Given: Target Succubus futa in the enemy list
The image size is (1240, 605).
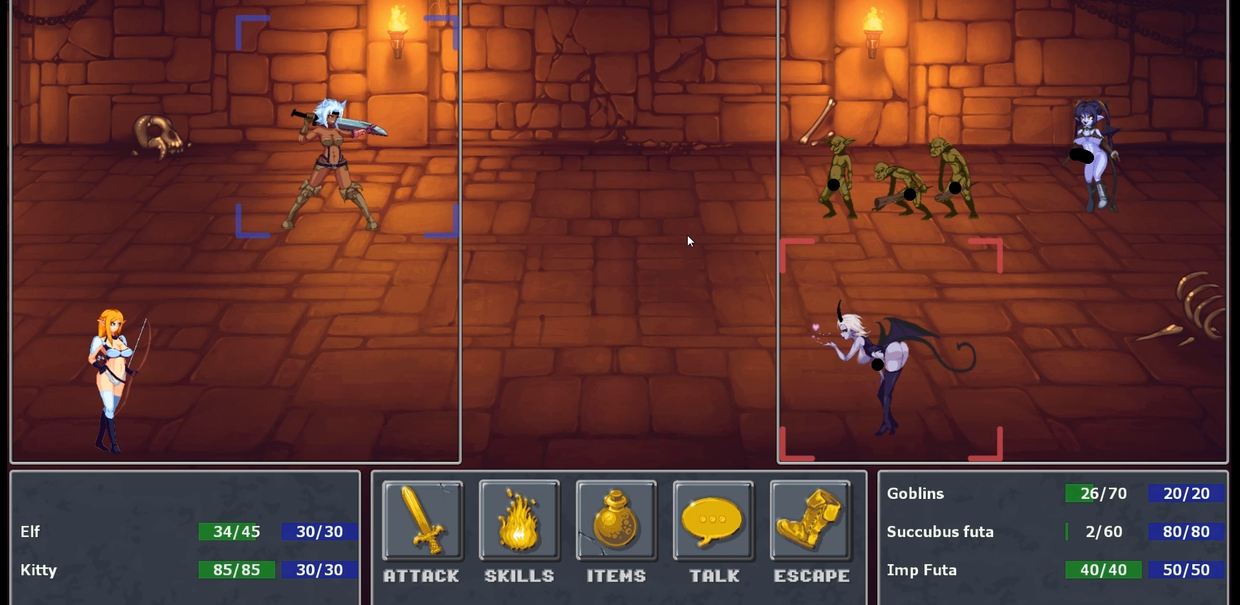Looking at the screenshot, I should pyautogui.click(x=940, y=532).
